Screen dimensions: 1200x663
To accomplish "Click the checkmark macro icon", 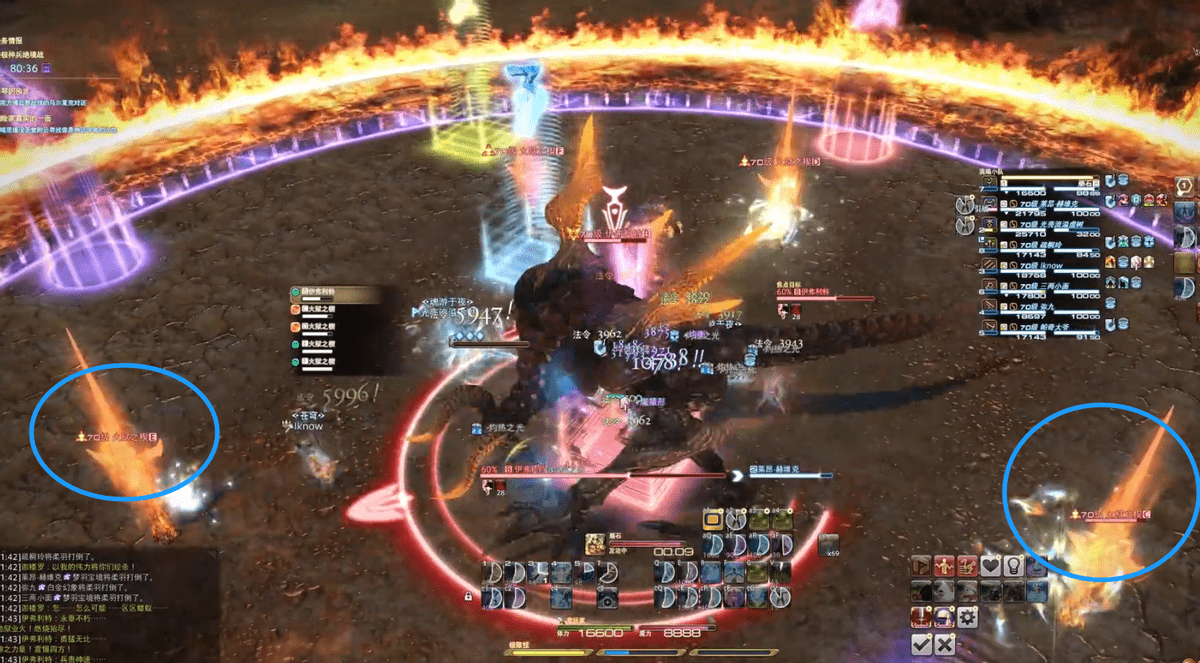I will click(x=922, y=645).
